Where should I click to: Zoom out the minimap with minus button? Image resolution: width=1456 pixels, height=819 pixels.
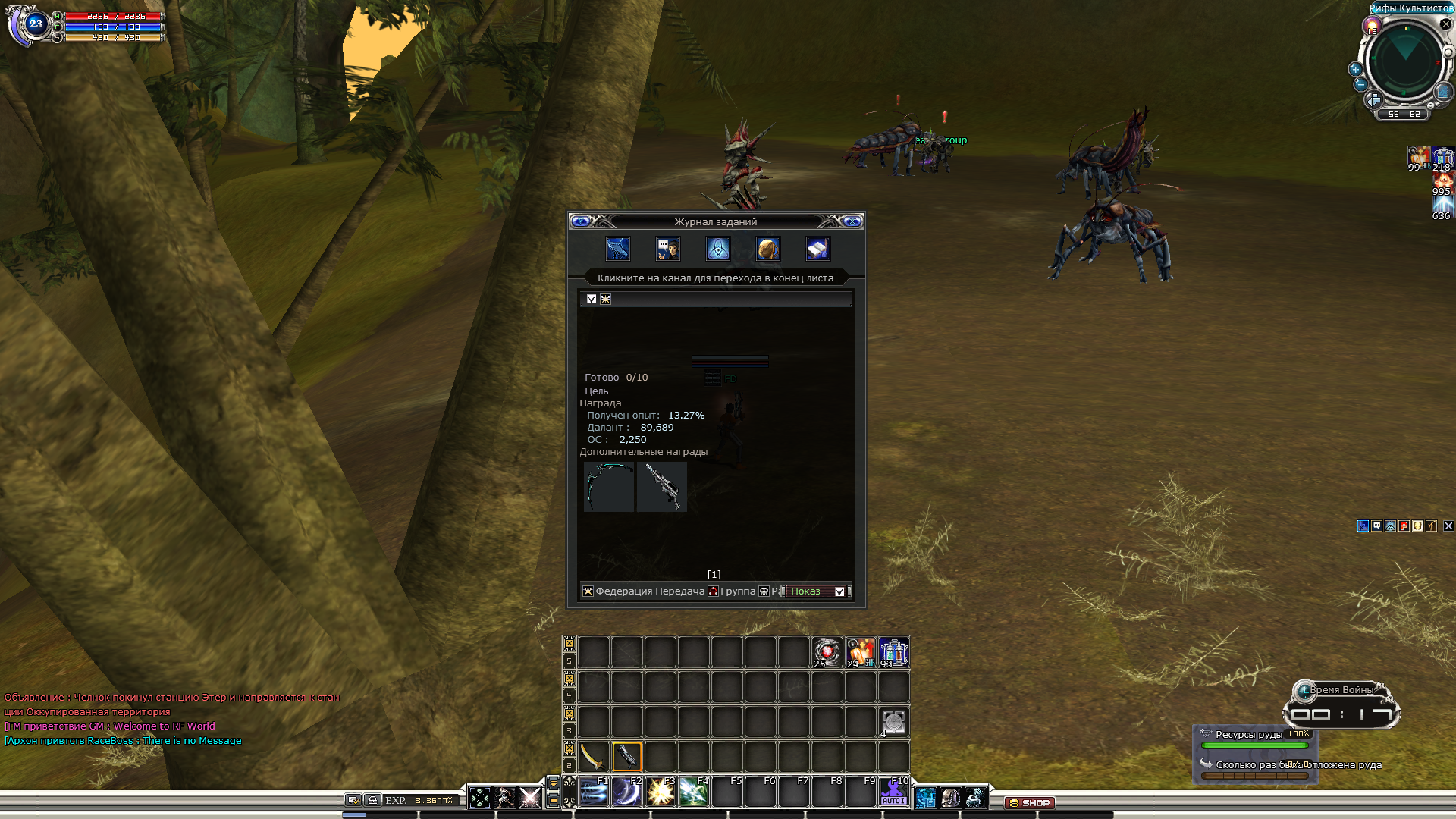(1360, 84)
